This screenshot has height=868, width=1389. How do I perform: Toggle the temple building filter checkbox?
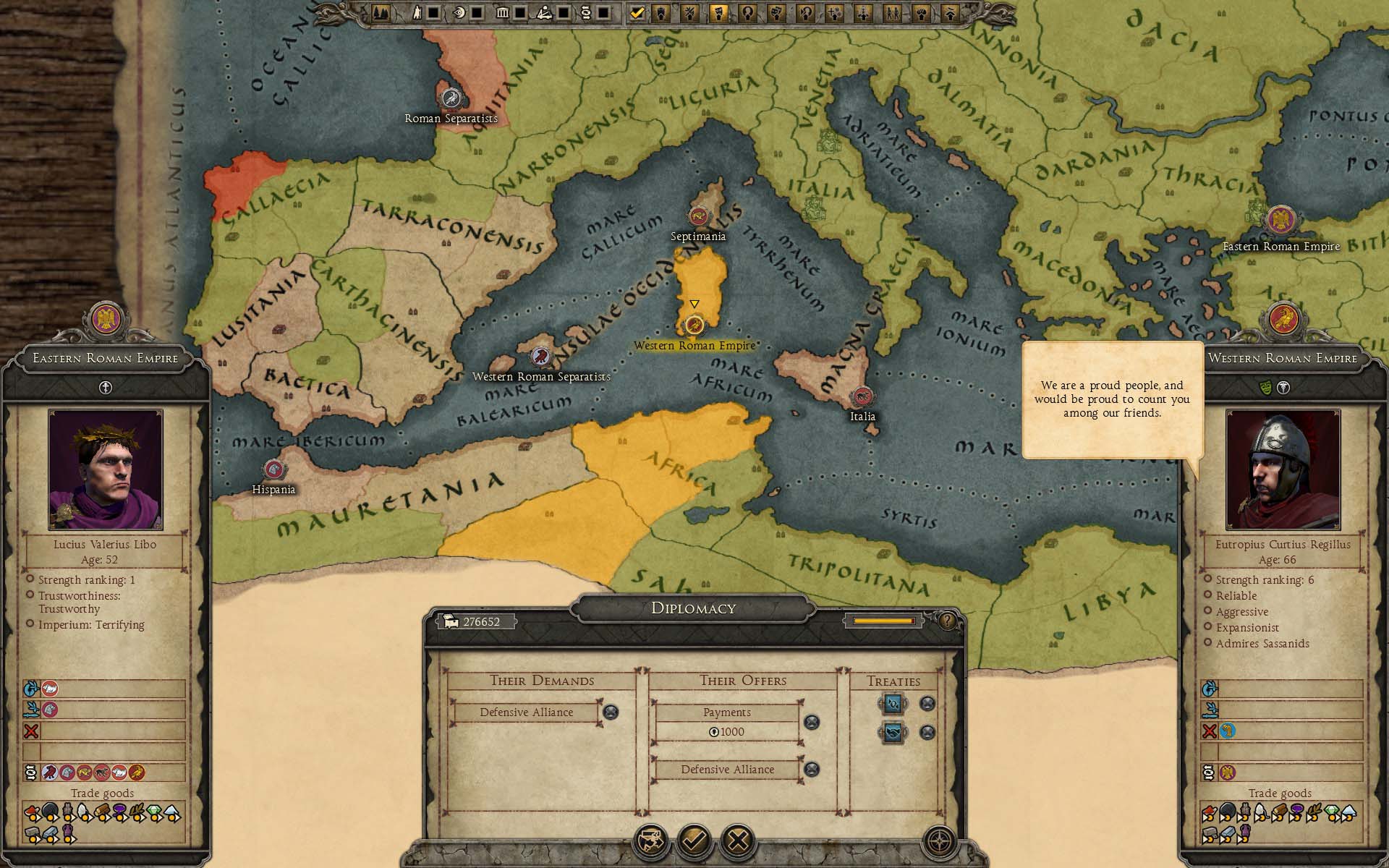tap(519, 12)
